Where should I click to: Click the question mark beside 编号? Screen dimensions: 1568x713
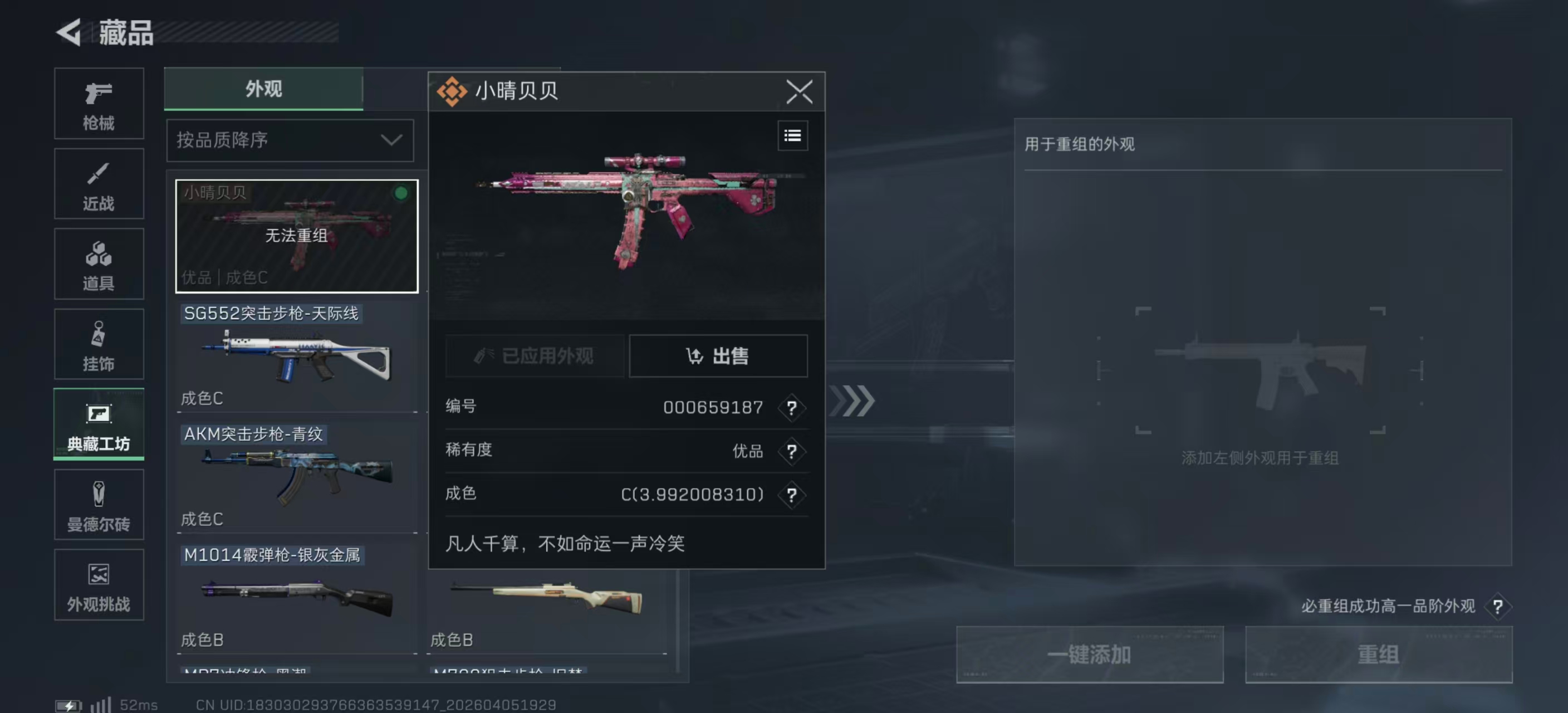(792, 408)
